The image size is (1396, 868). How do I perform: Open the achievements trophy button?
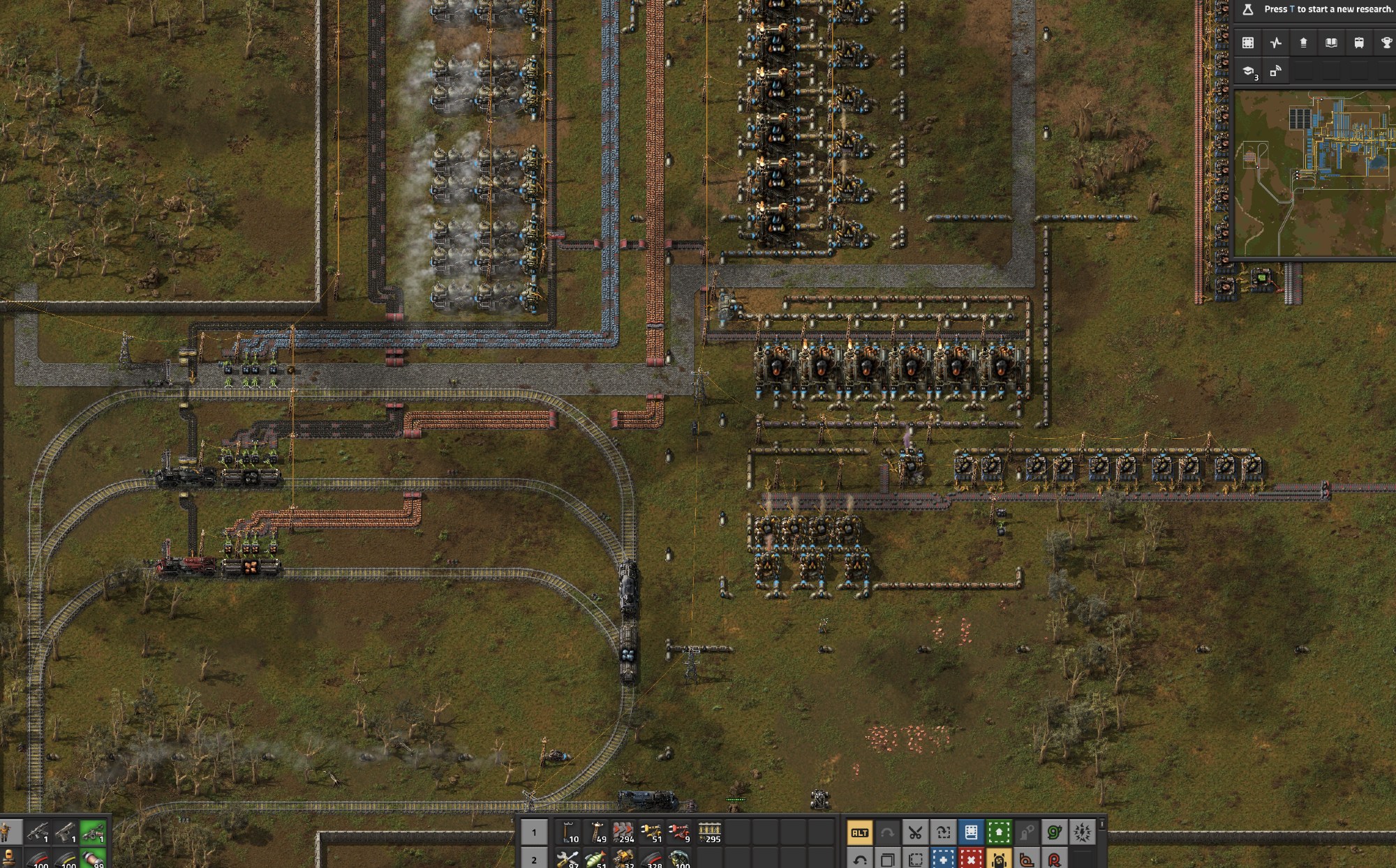pyautogui.click(x=1386, y=43)
